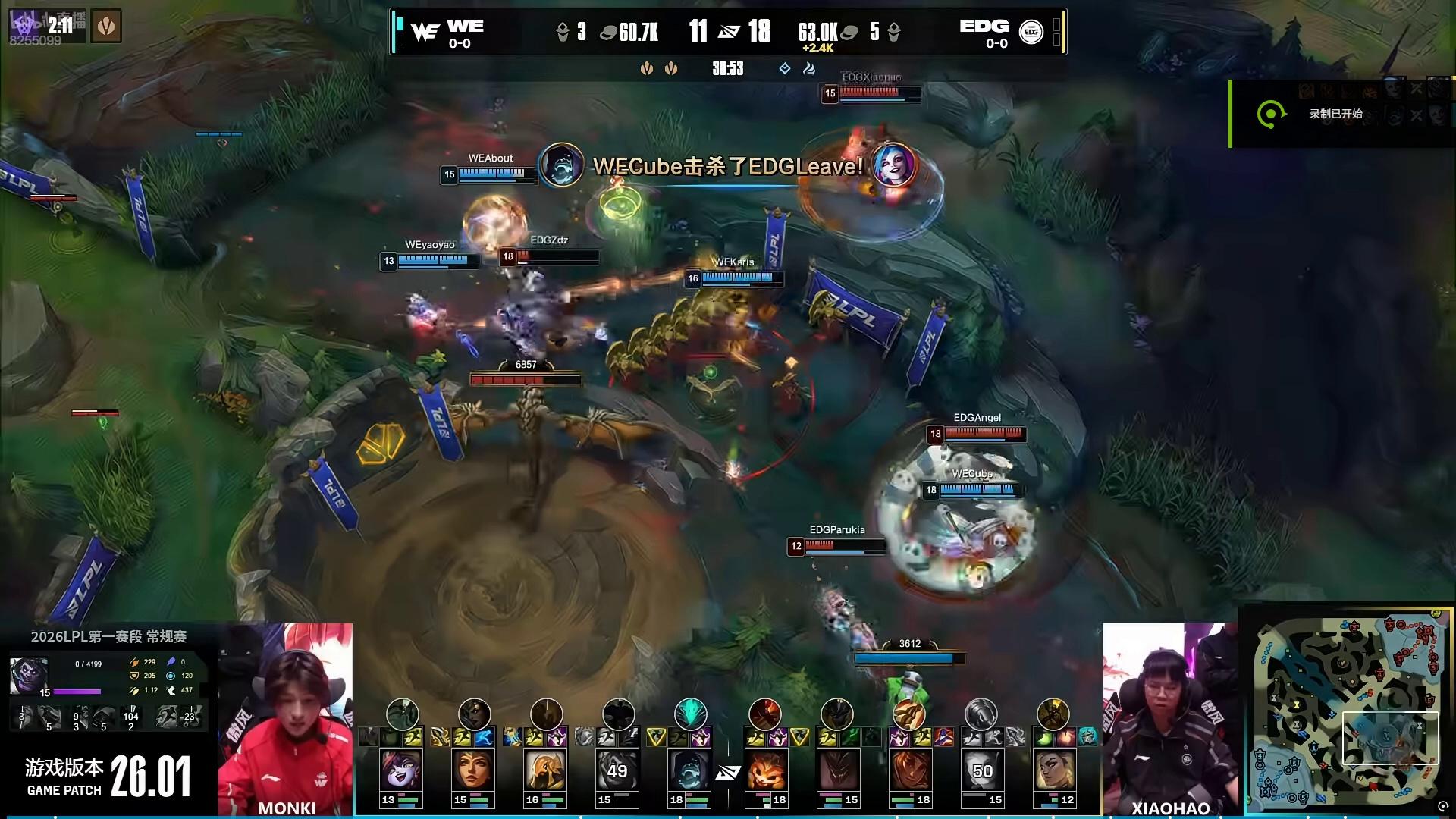Open the selected champion portrait in stats panel
1456x819 pixels.
29,675
